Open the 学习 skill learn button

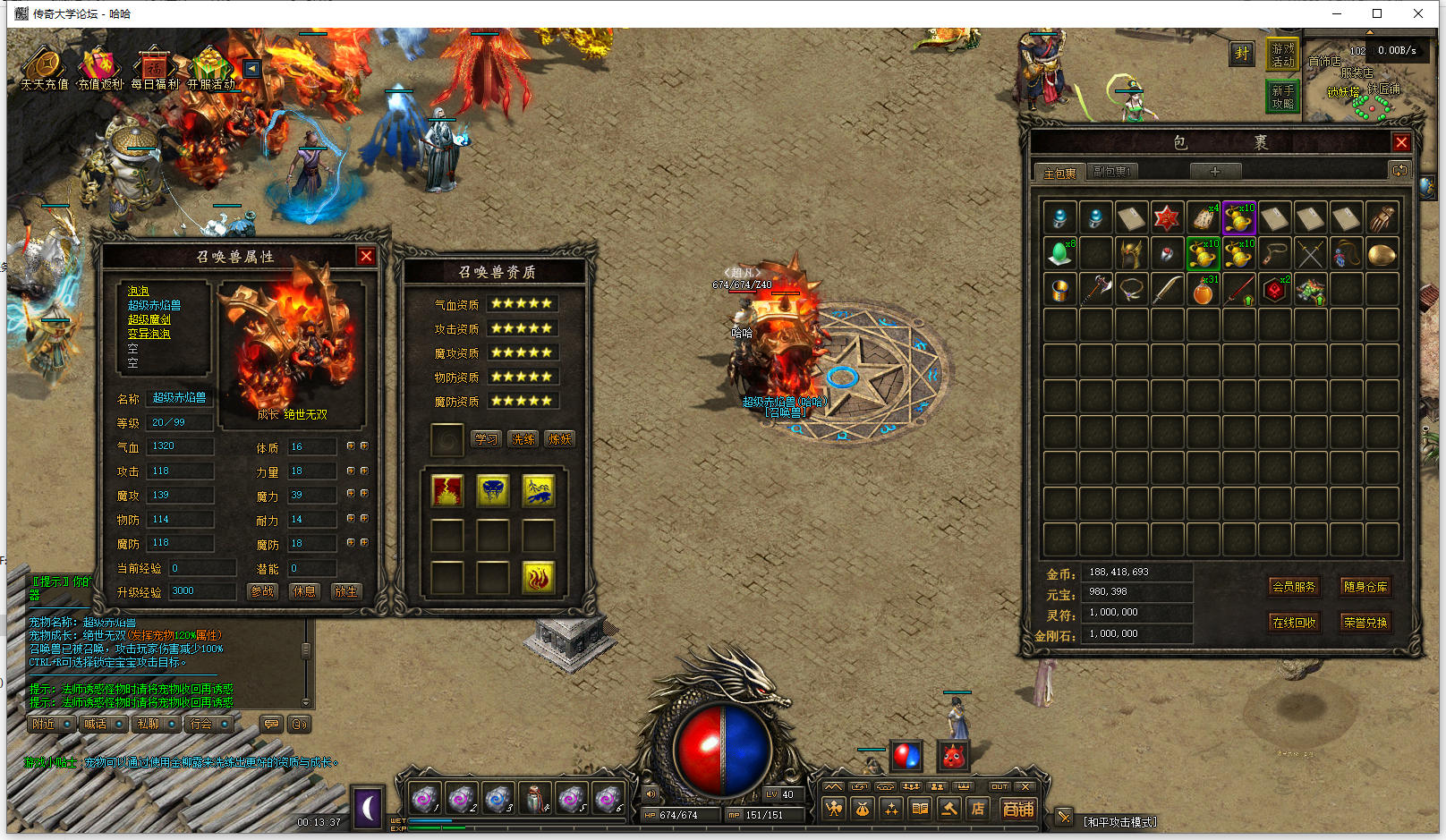tap(486, 439)
